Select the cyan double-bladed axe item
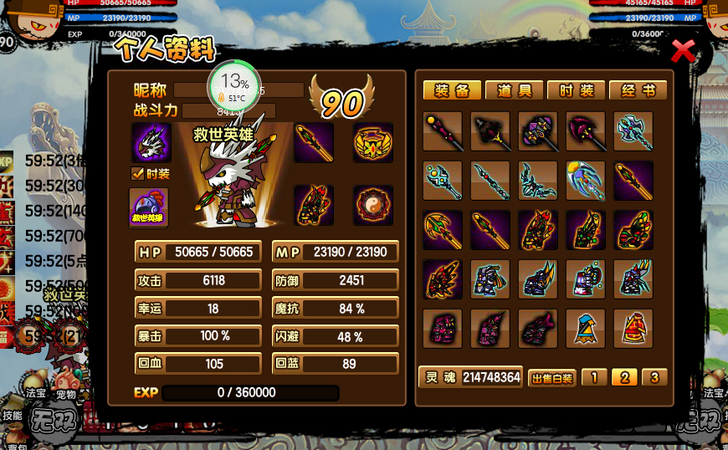This screenshot has width=728, height=450. [x=633, y=131]
